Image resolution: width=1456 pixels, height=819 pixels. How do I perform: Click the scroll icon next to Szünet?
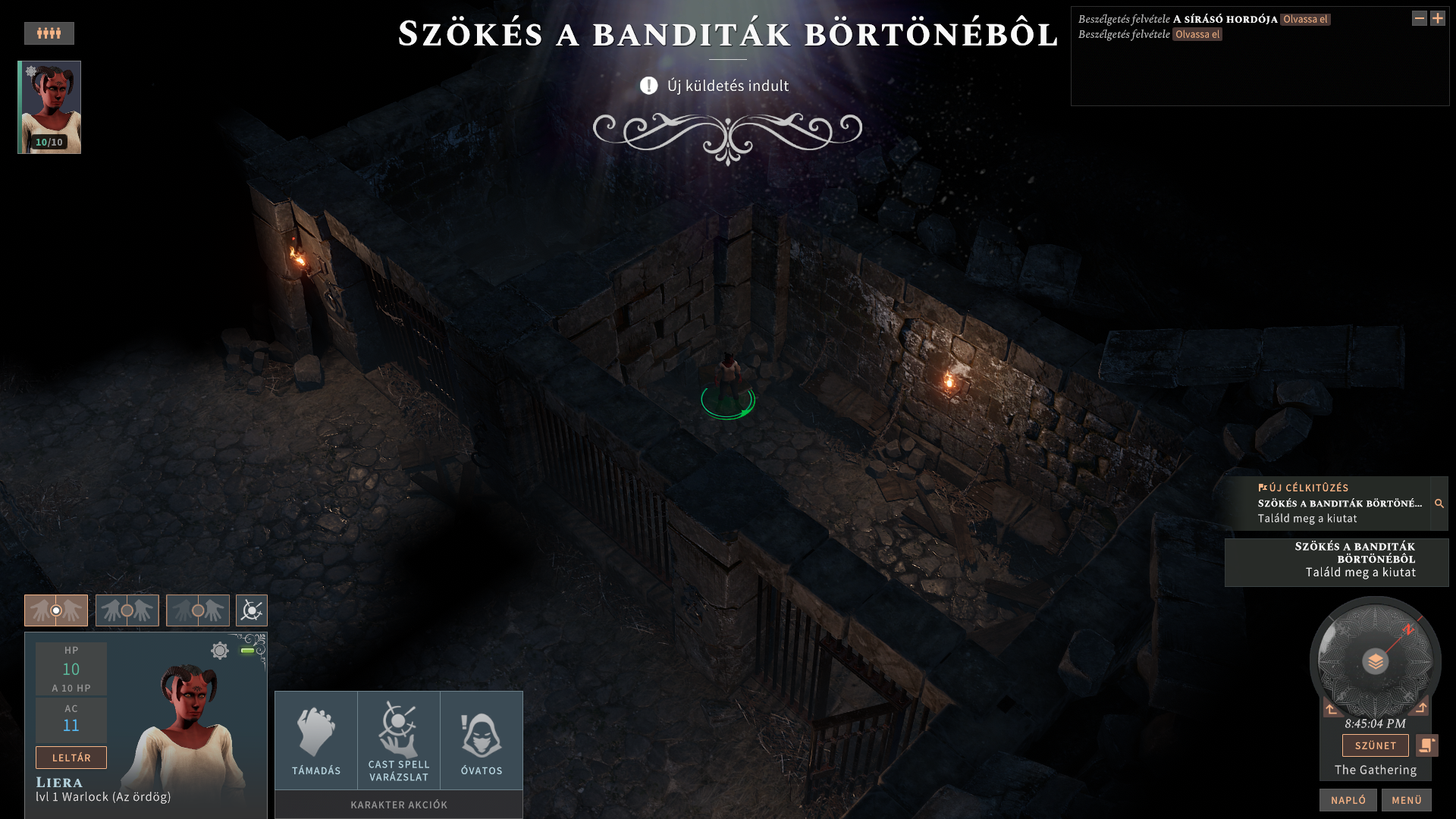click(x=1426, y=745)
